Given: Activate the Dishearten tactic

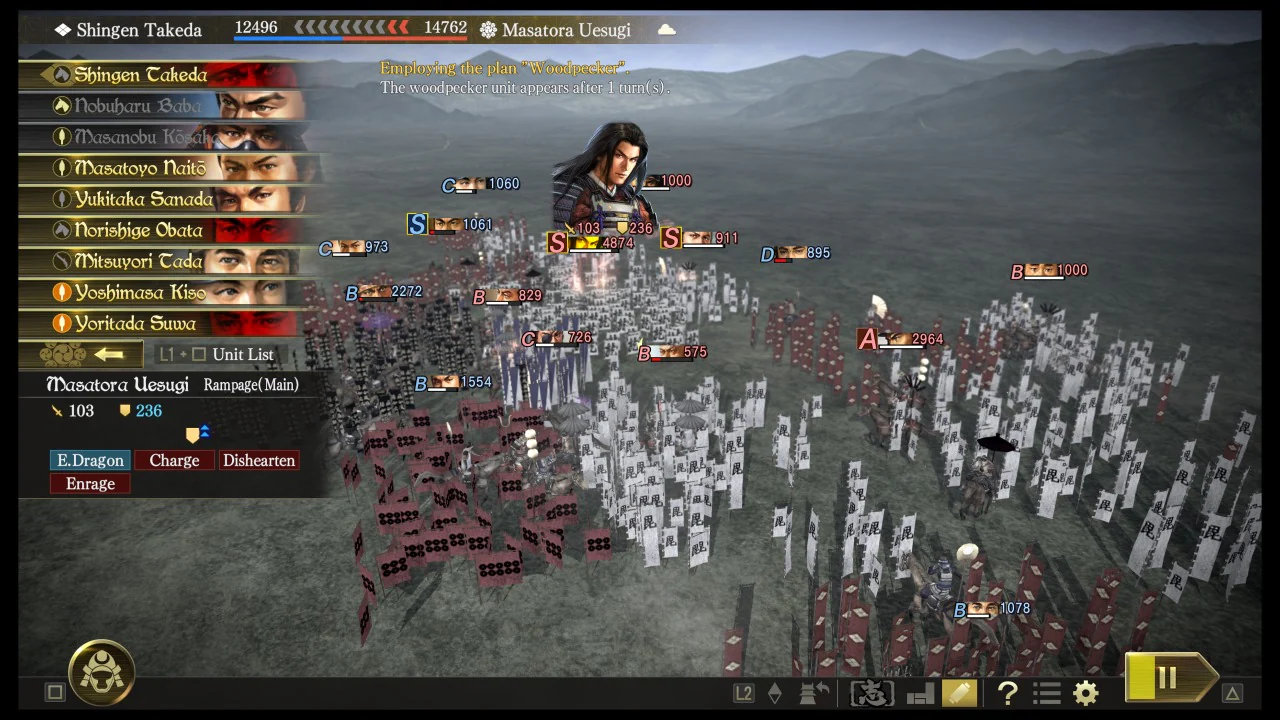Looking at the screenshot, I should click(259, 460).
